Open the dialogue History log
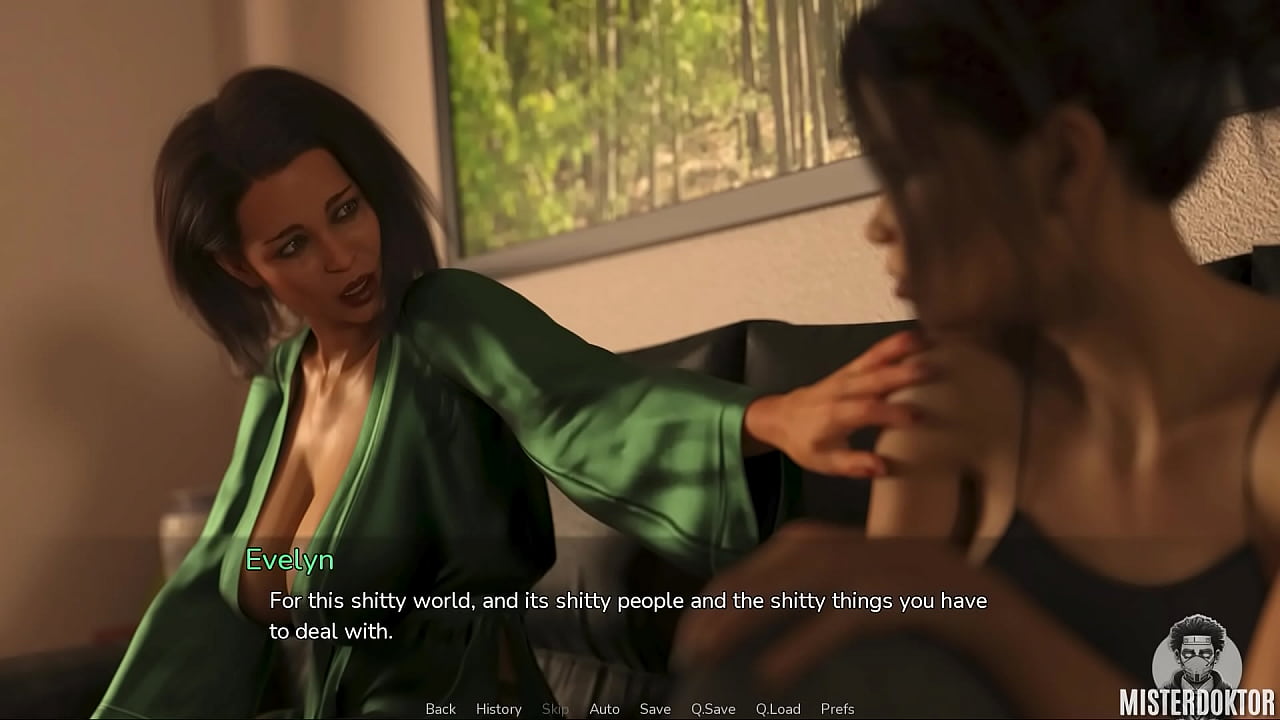This screenshot has width=1280, height=720. point(498,709)
